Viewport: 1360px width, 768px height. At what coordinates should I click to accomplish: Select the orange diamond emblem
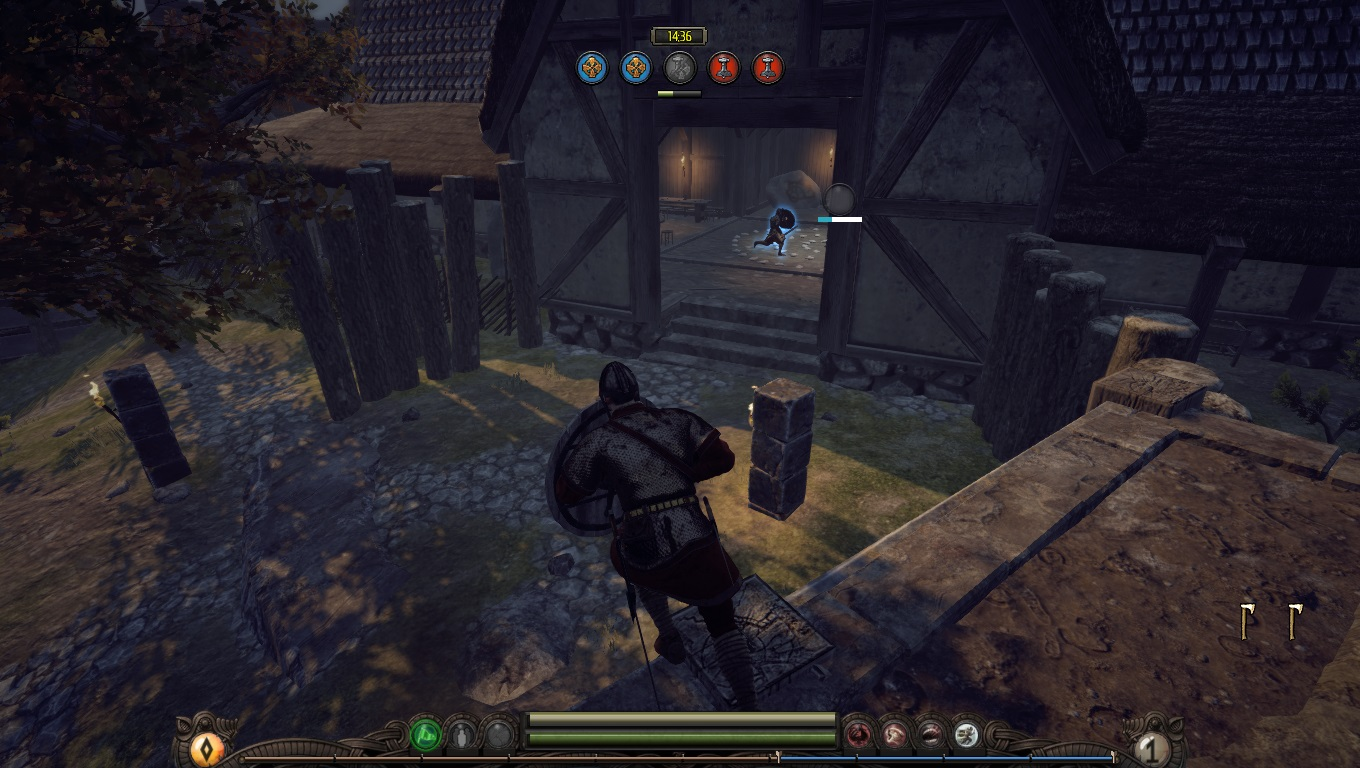coord(207,749)
